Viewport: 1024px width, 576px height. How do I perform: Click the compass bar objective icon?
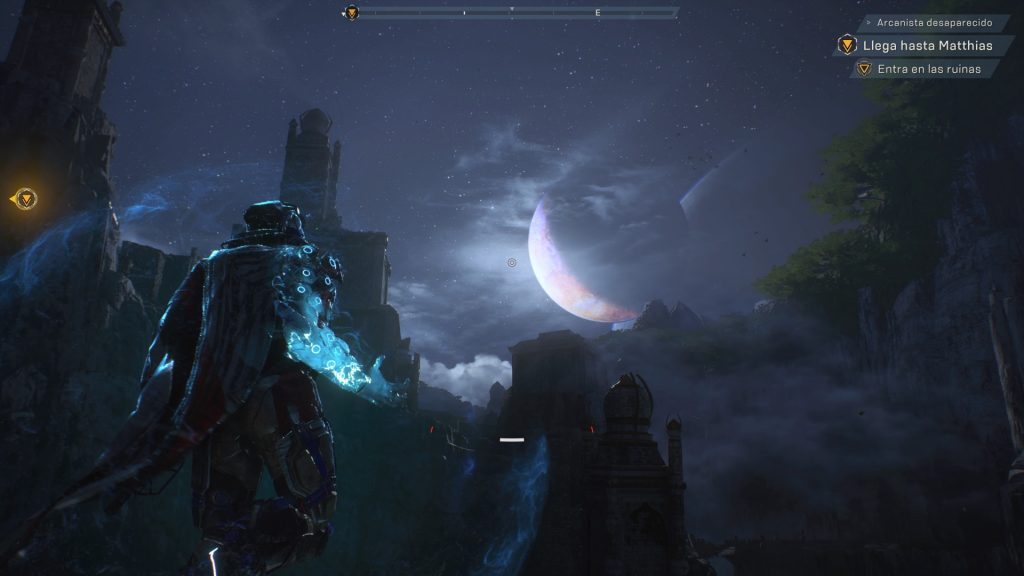click(x=351, y=13)
